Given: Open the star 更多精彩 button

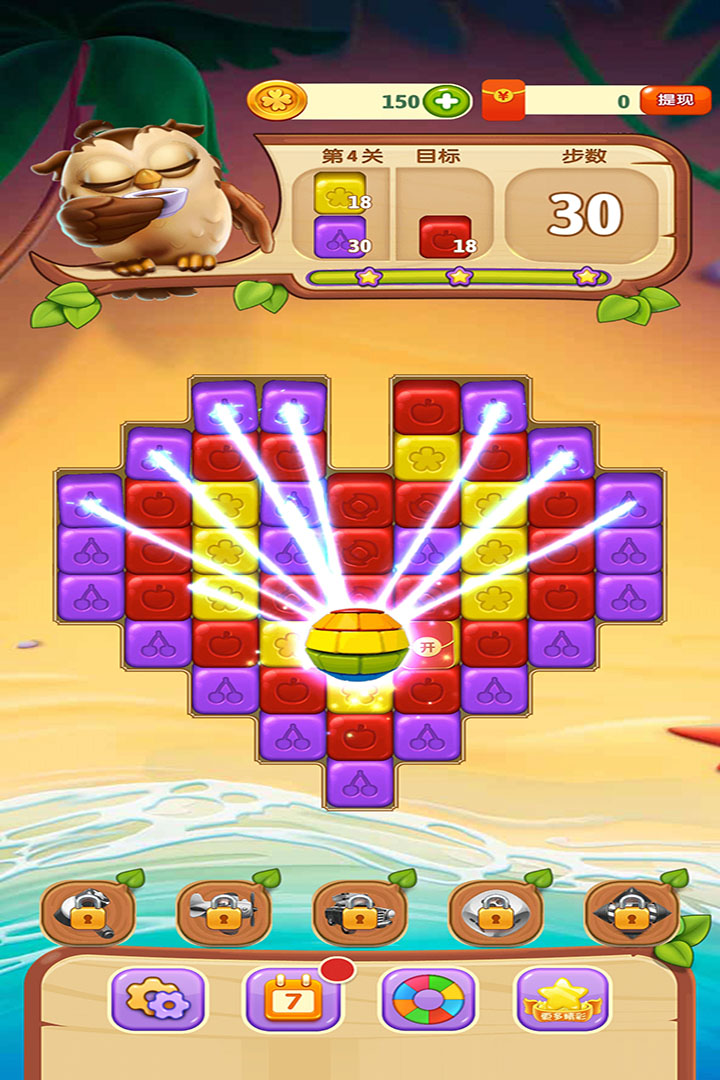Looking at the screenshot, I should coord(561,999).
